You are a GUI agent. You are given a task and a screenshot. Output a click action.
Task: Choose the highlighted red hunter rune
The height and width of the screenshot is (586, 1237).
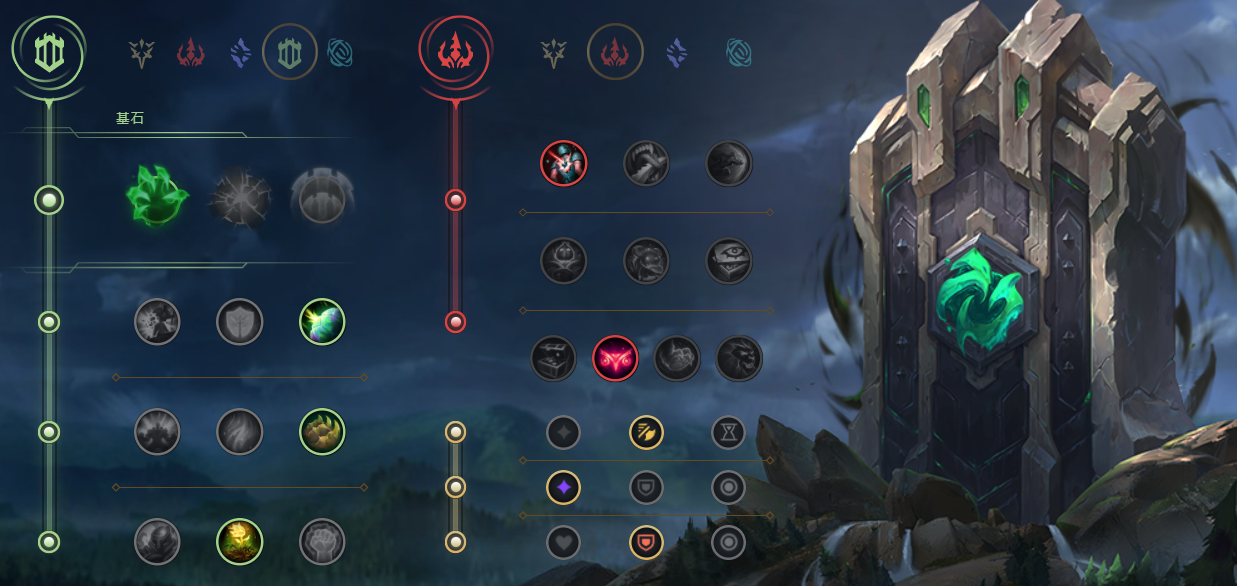(x=615, y=358)
